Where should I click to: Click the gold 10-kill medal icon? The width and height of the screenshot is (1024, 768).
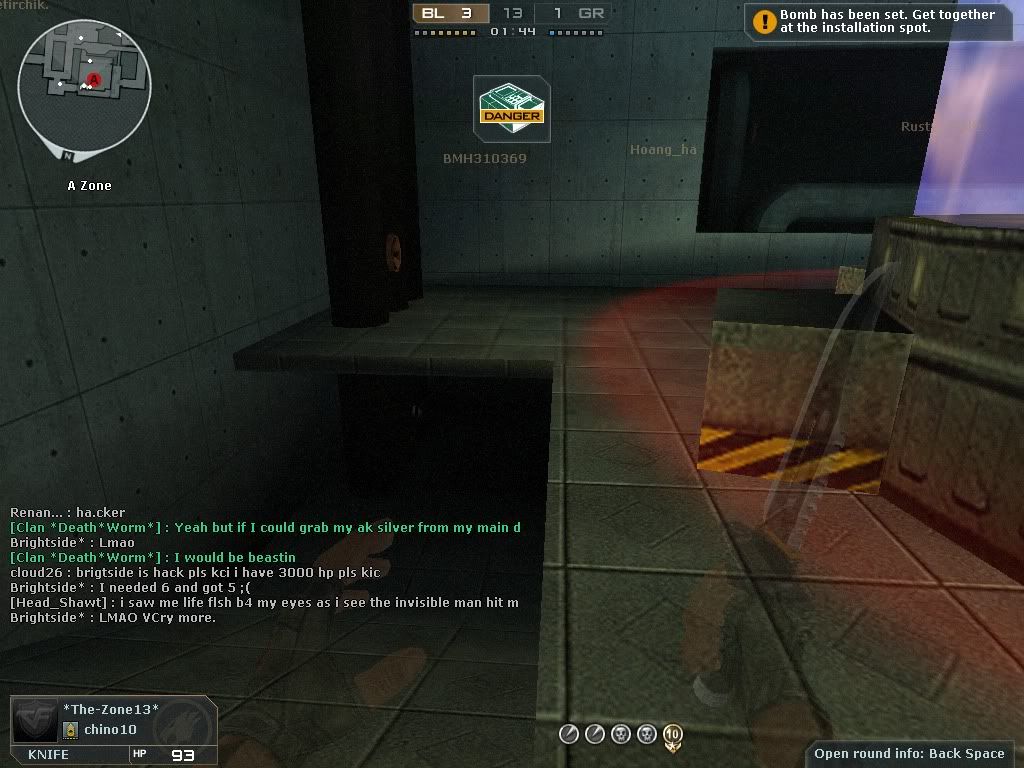[672, 735]
